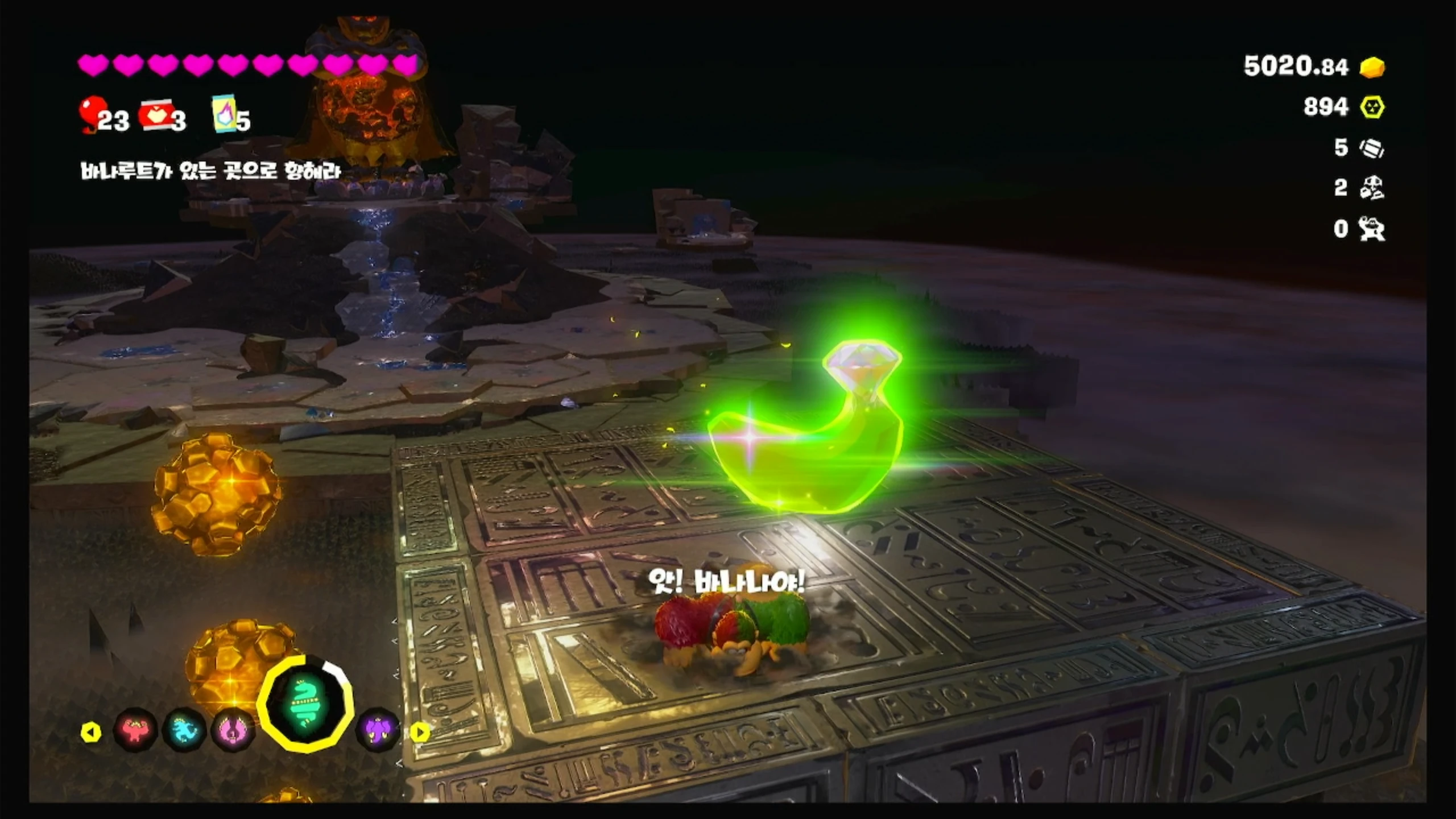Activate the purple elephant Bananza form

point(378,729)
